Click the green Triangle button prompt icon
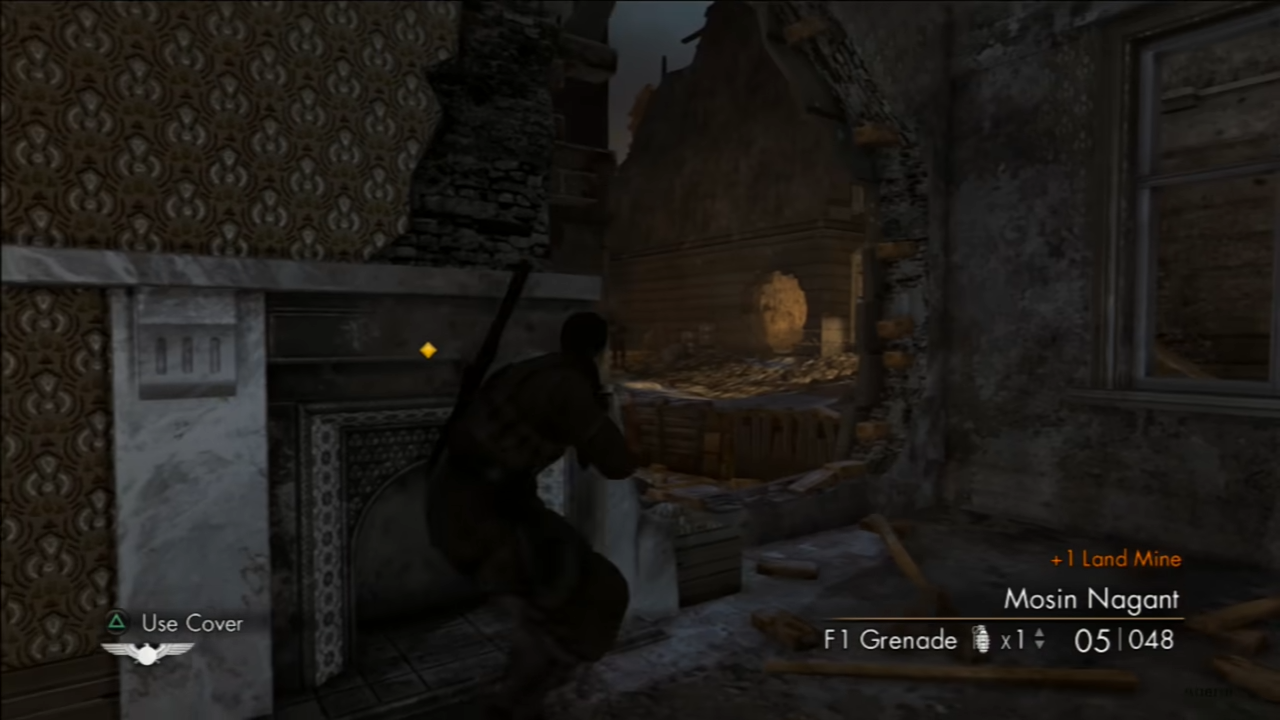1280x720 pixels. [x=116, y=623]
